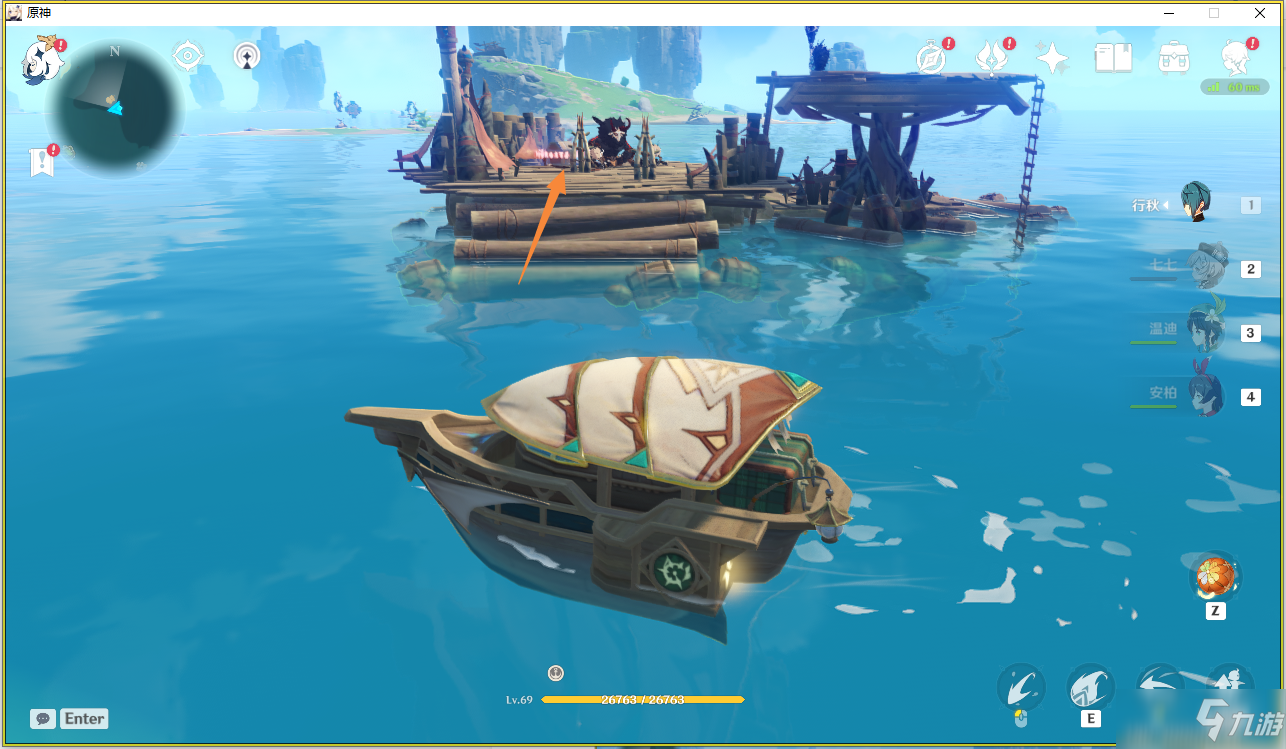Open the character screen icon
Image resolution: width=1286 pixels, height=749 pixels.
[x=1237, y=58]
